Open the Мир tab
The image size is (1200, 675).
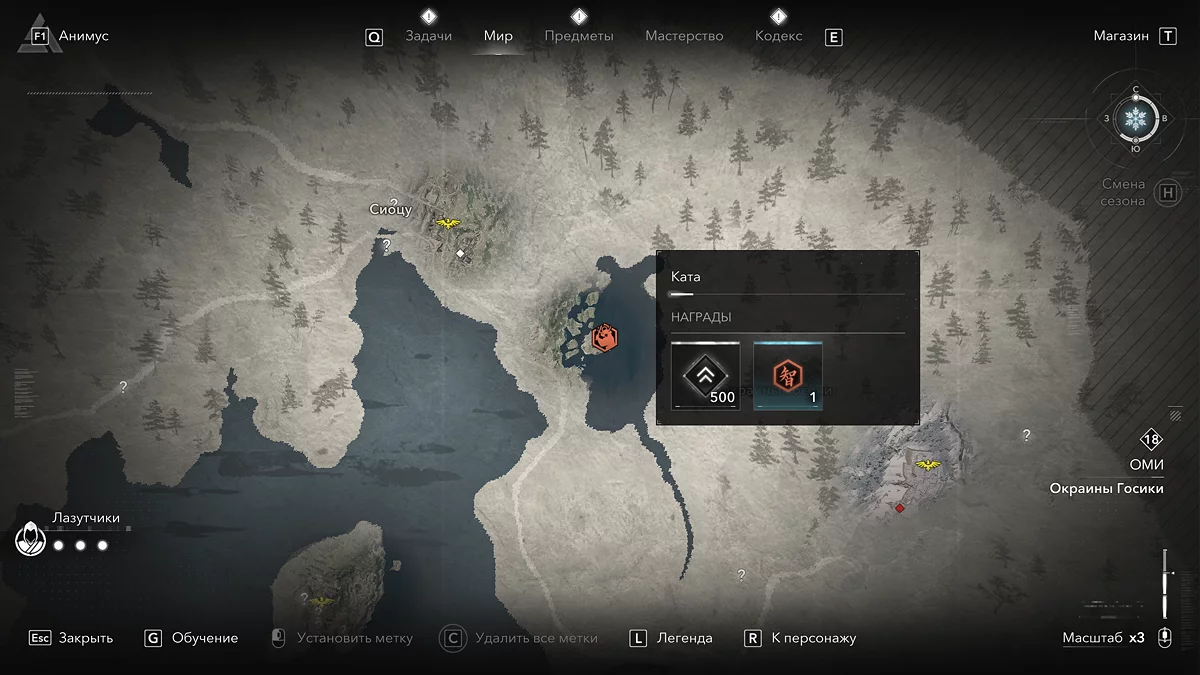(x=498, y=36)
